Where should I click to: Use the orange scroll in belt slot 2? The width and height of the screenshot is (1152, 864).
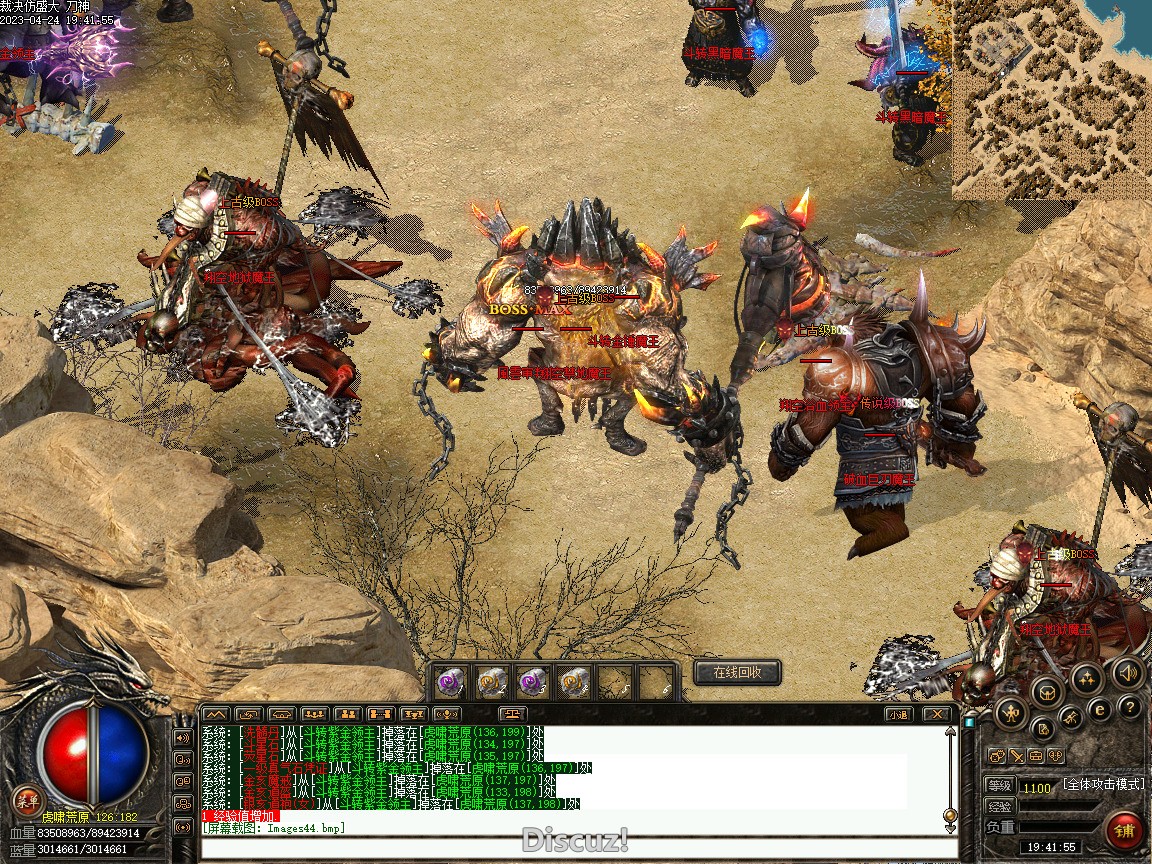point(490,682)
